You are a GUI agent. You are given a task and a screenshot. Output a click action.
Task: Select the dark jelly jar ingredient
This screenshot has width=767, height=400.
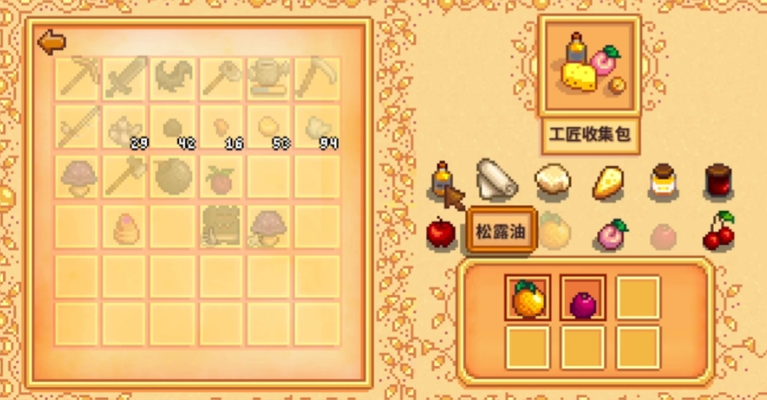717,181
